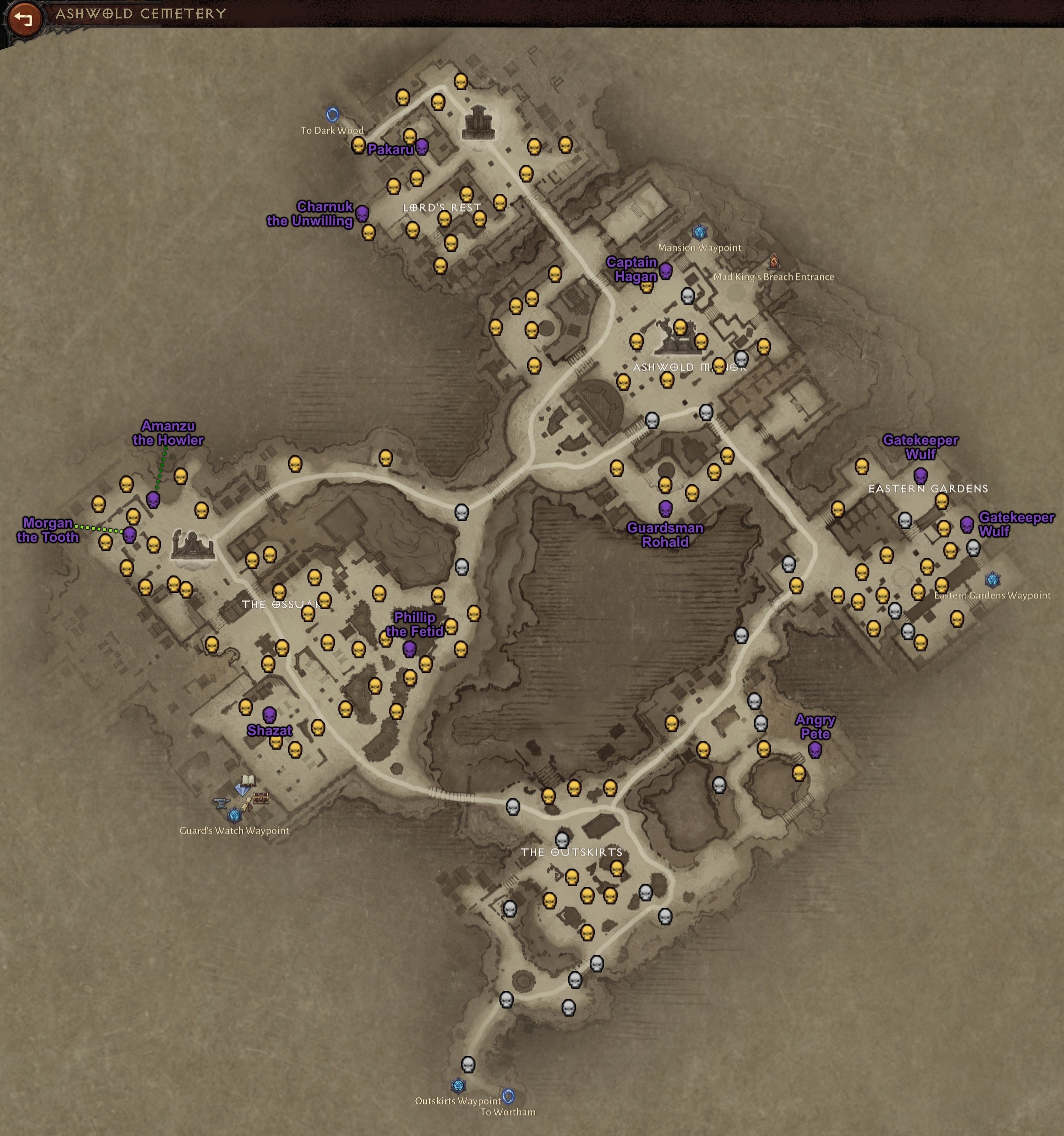The width and height of the screenshot is (1064, 1136).
Task: Select the purple skull for Angry Pete
Action: point(816,750)
